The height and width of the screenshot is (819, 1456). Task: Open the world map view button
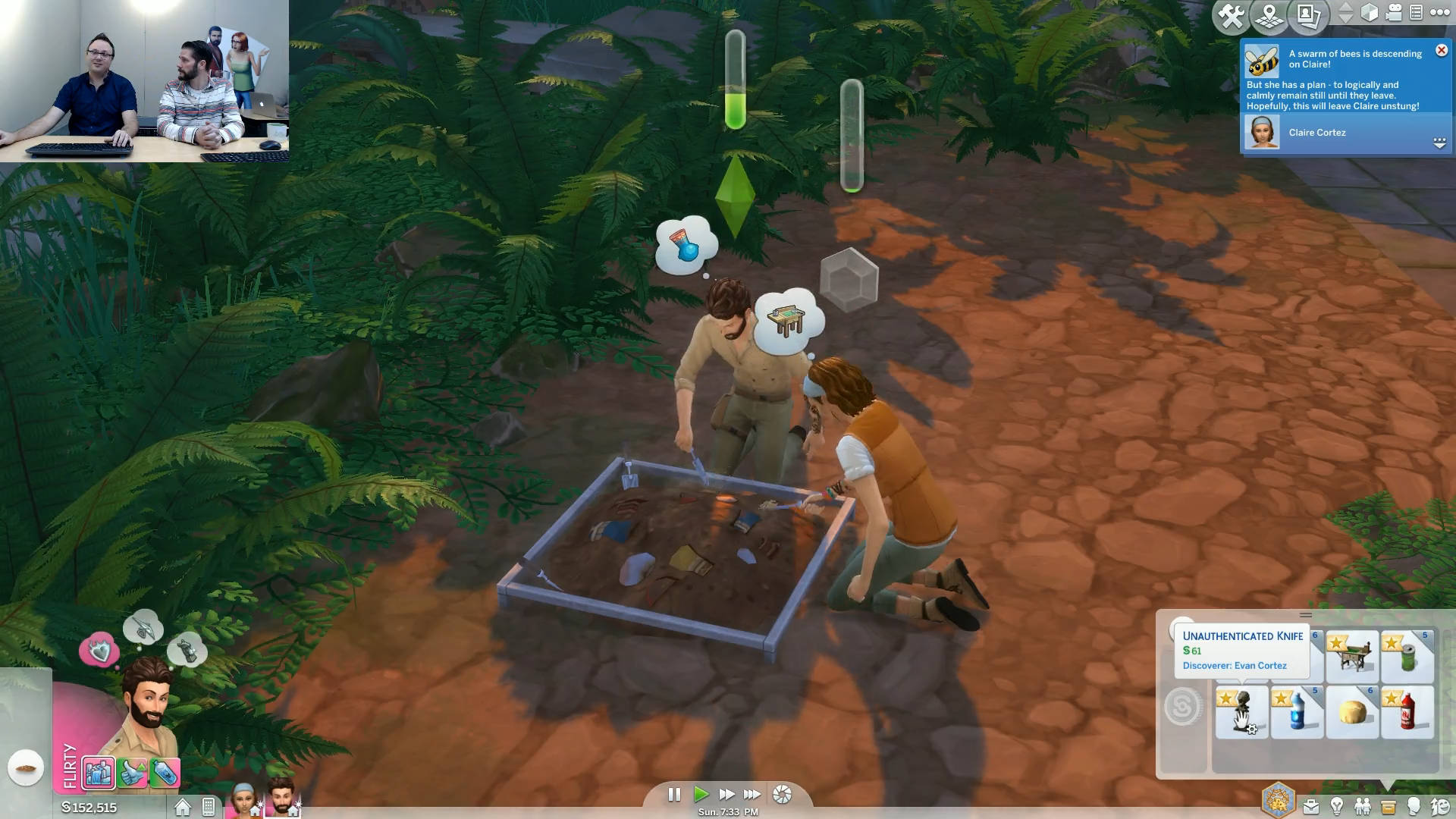click(x=1269, y=15)
